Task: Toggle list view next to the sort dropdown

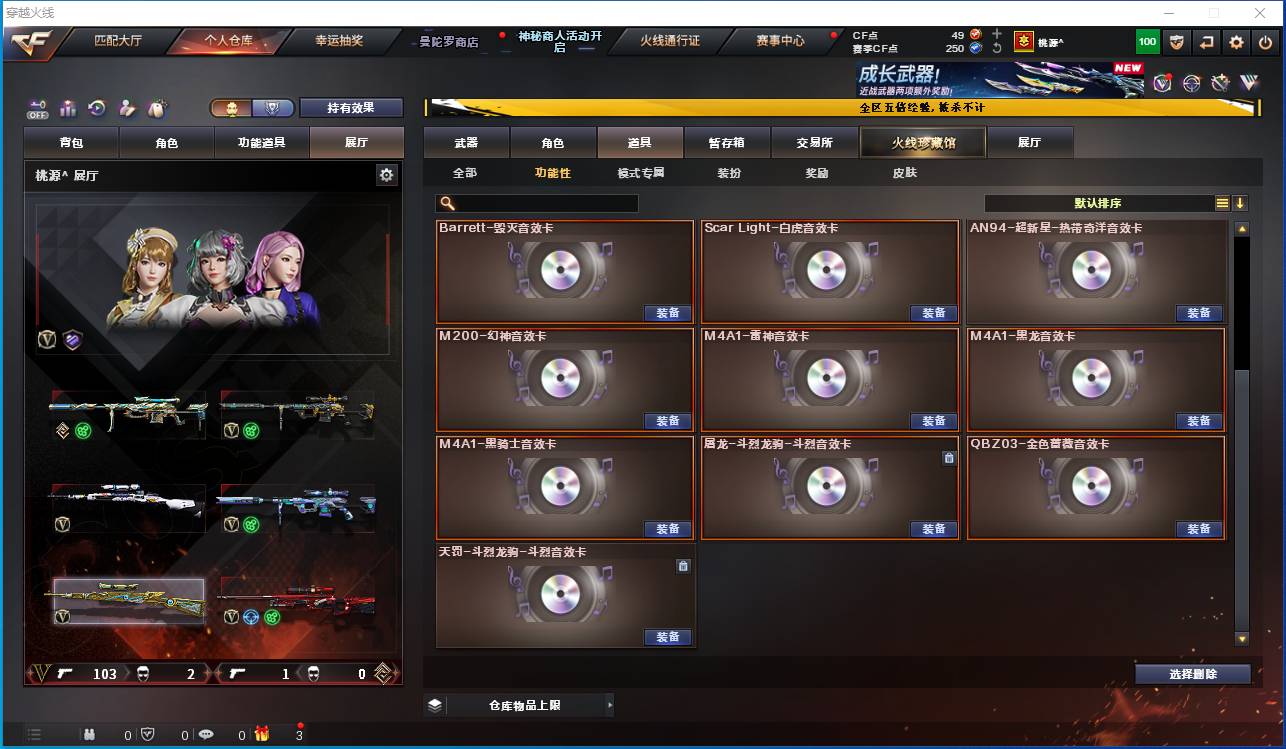Action: click(x=1222, y=202)
